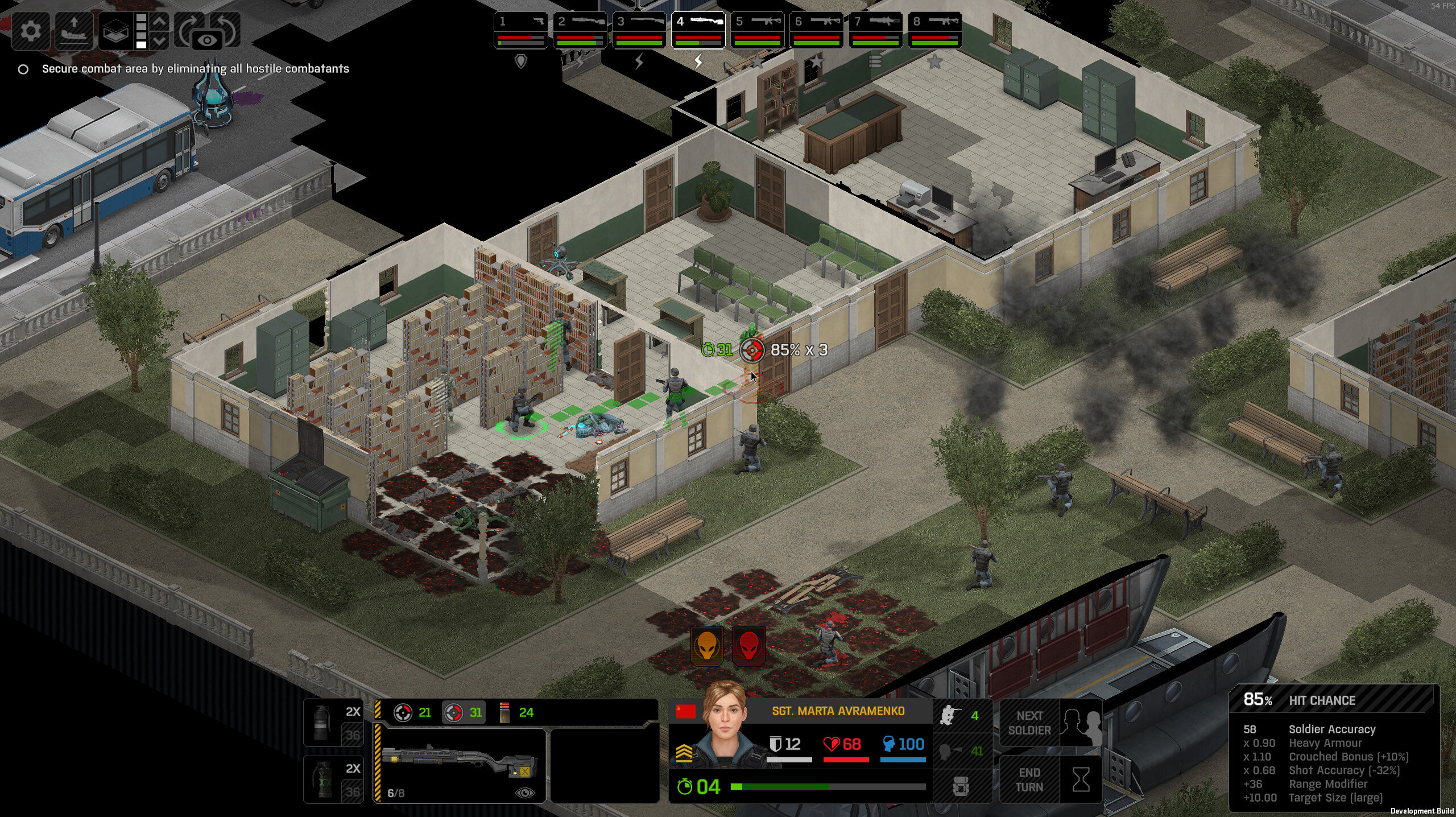Lower the camera level with down chevron
The height and width of the screenshot is (817, 1456).
[x=160, y=40]
